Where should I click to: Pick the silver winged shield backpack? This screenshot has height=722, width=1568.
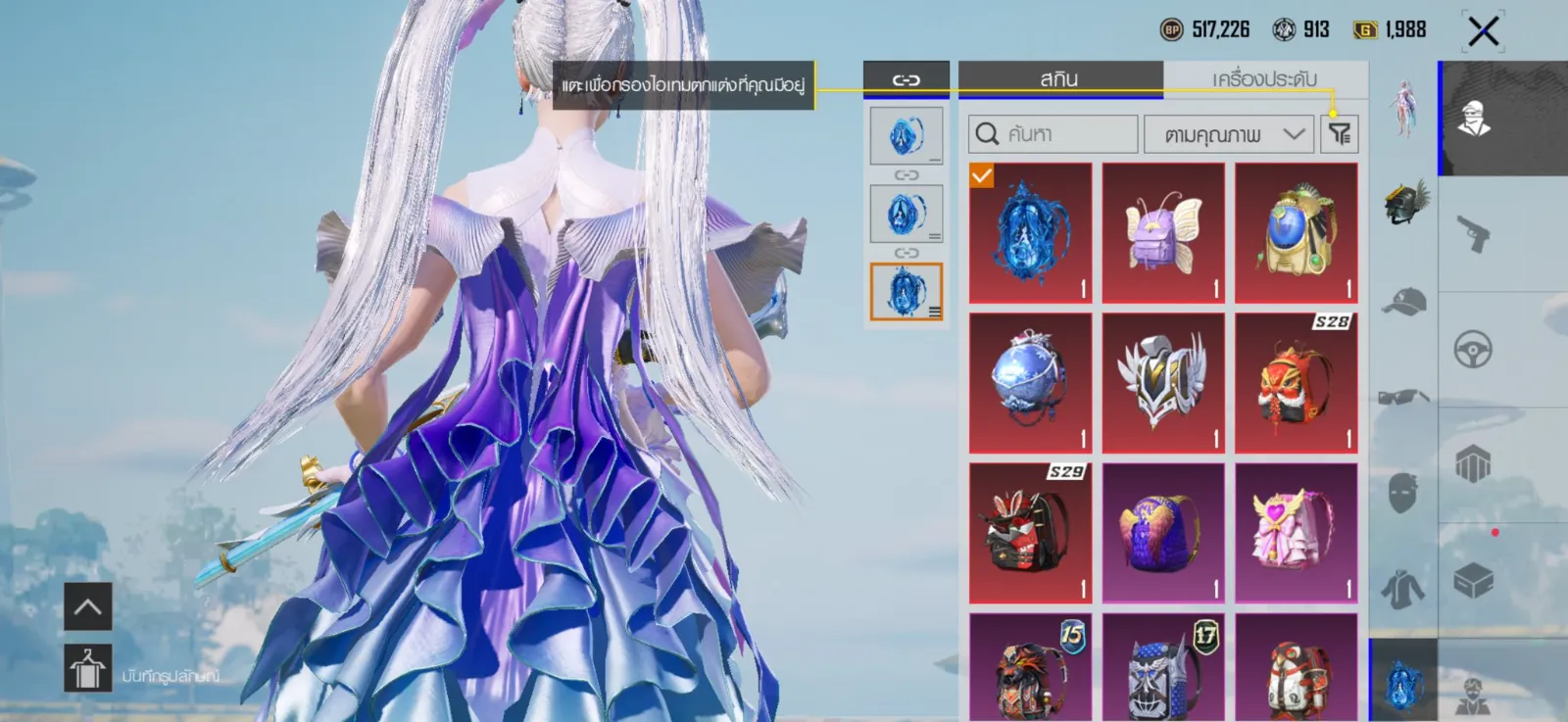pos(1163,383)
